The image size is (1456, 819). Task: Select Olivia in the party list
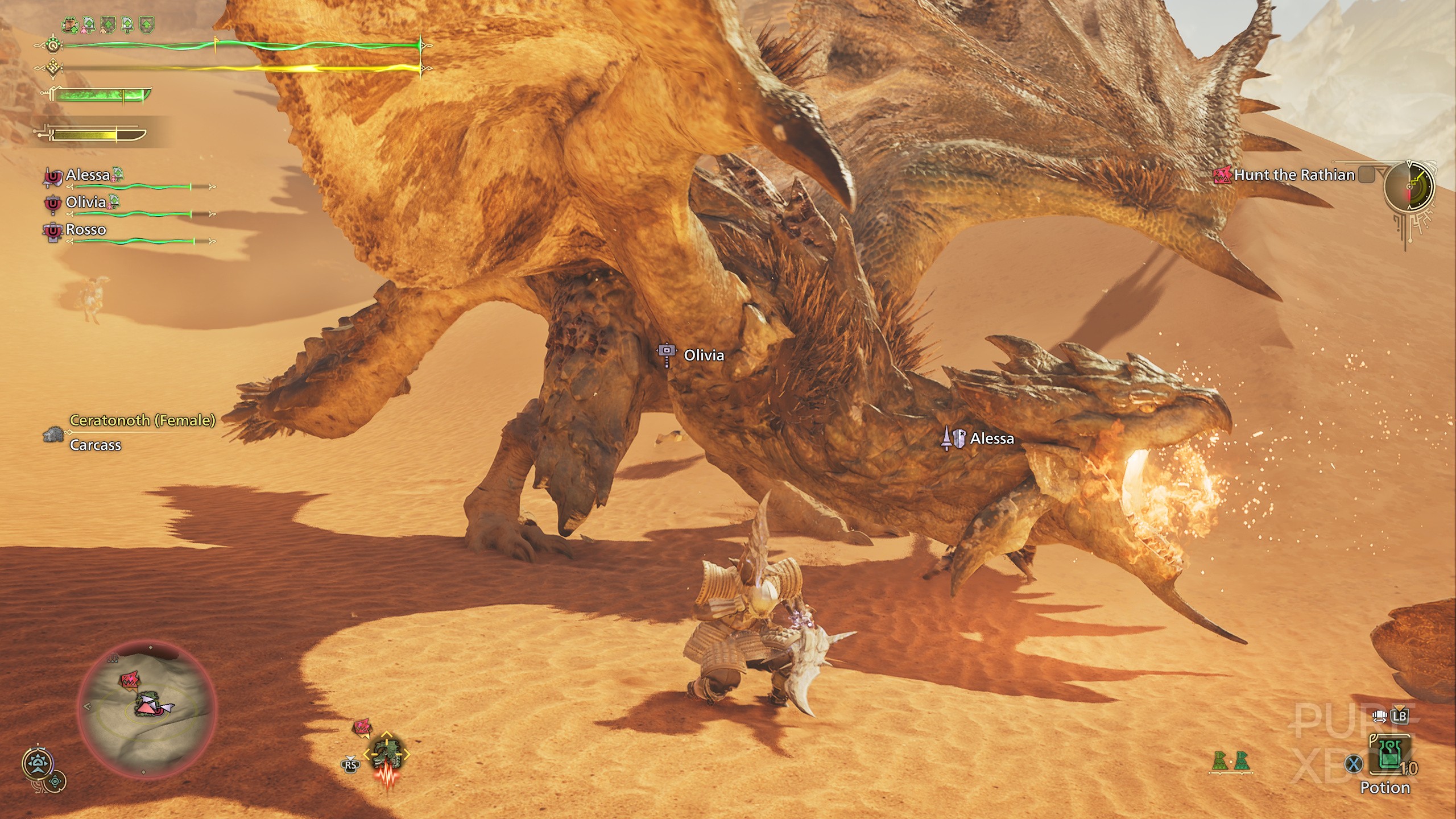[x=85, y=202]
